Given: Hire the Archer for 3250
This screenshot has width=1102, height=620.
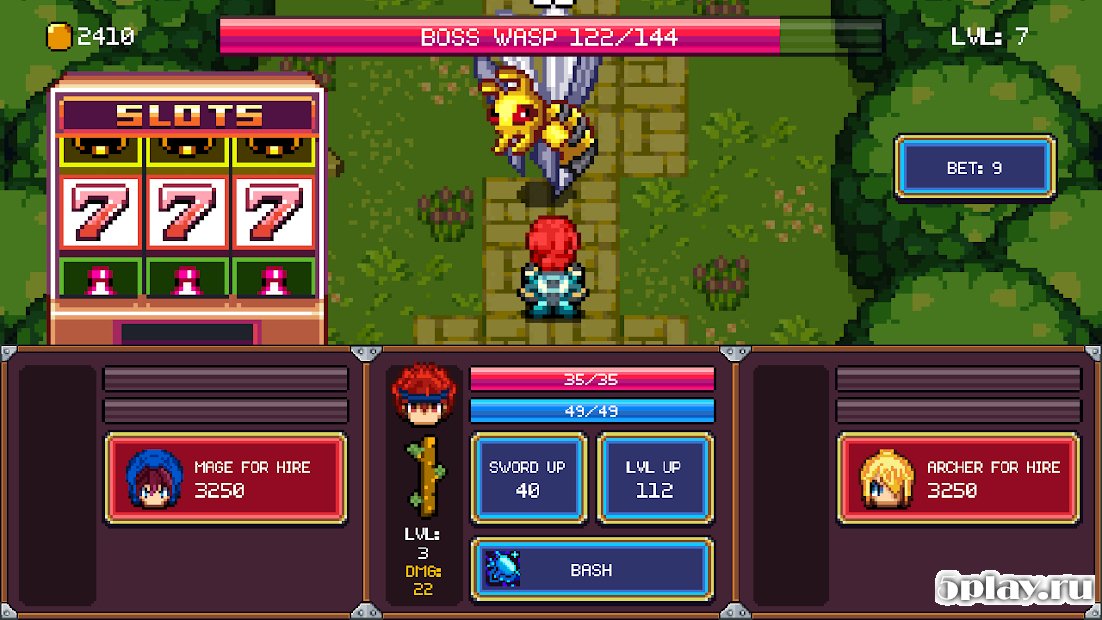Looking at the screenshot, I should pos(959,478).
